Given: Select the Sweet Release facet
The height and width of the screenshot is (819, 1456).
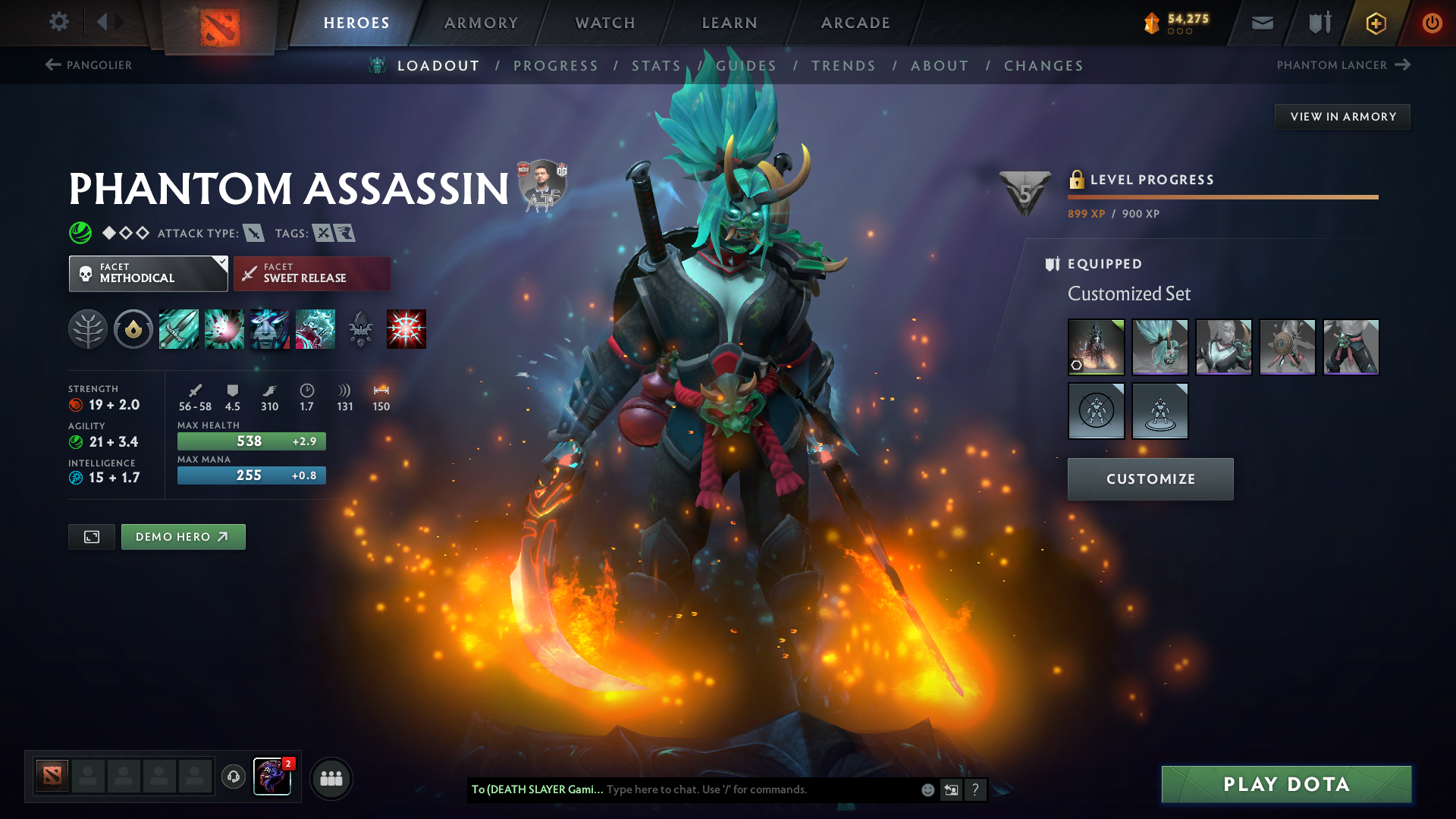Looking at the screenshot, I should coord(311,274).
